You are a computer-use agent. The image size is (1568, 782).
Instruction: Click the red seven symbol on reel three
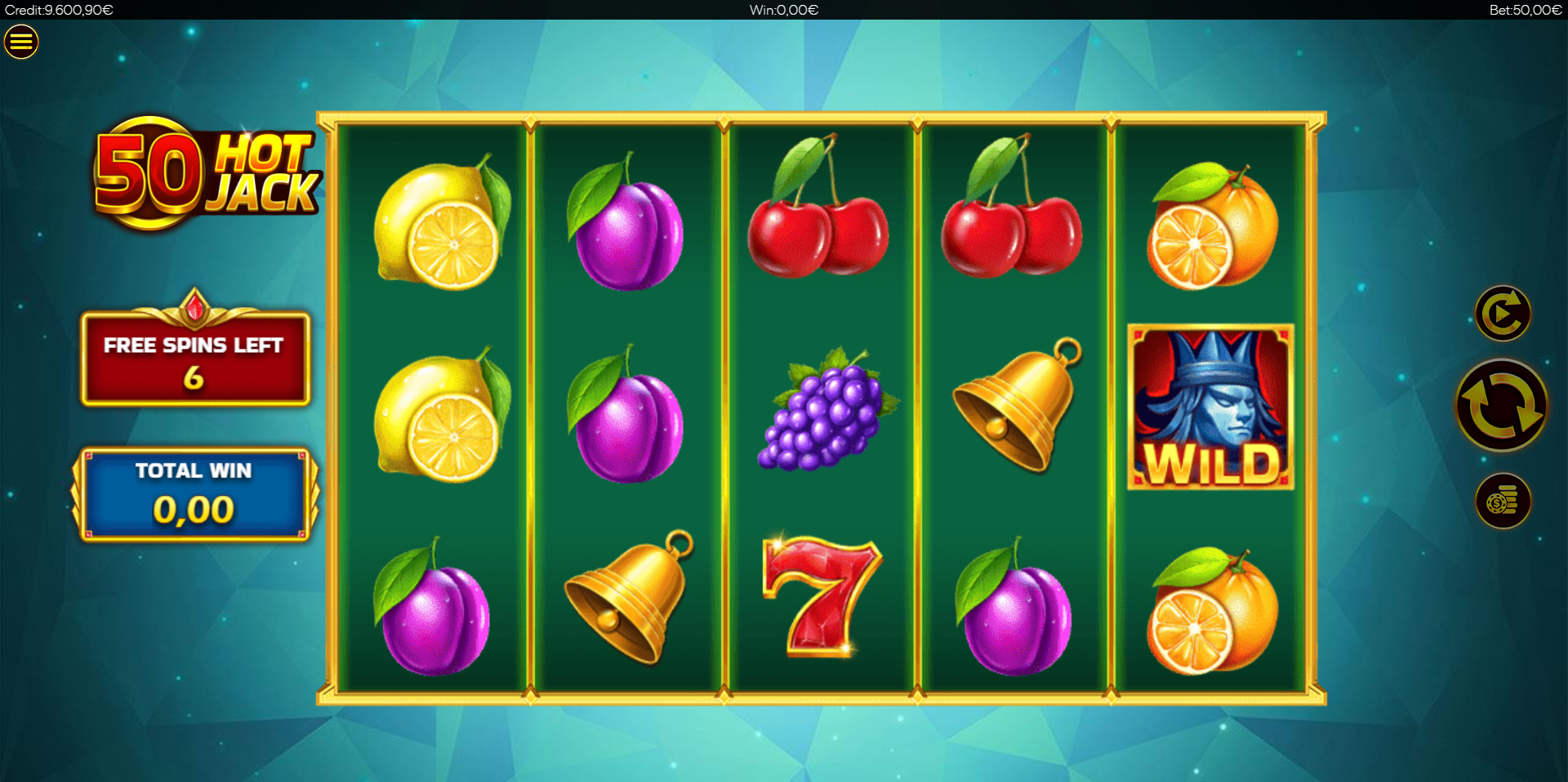click(820, 601)
